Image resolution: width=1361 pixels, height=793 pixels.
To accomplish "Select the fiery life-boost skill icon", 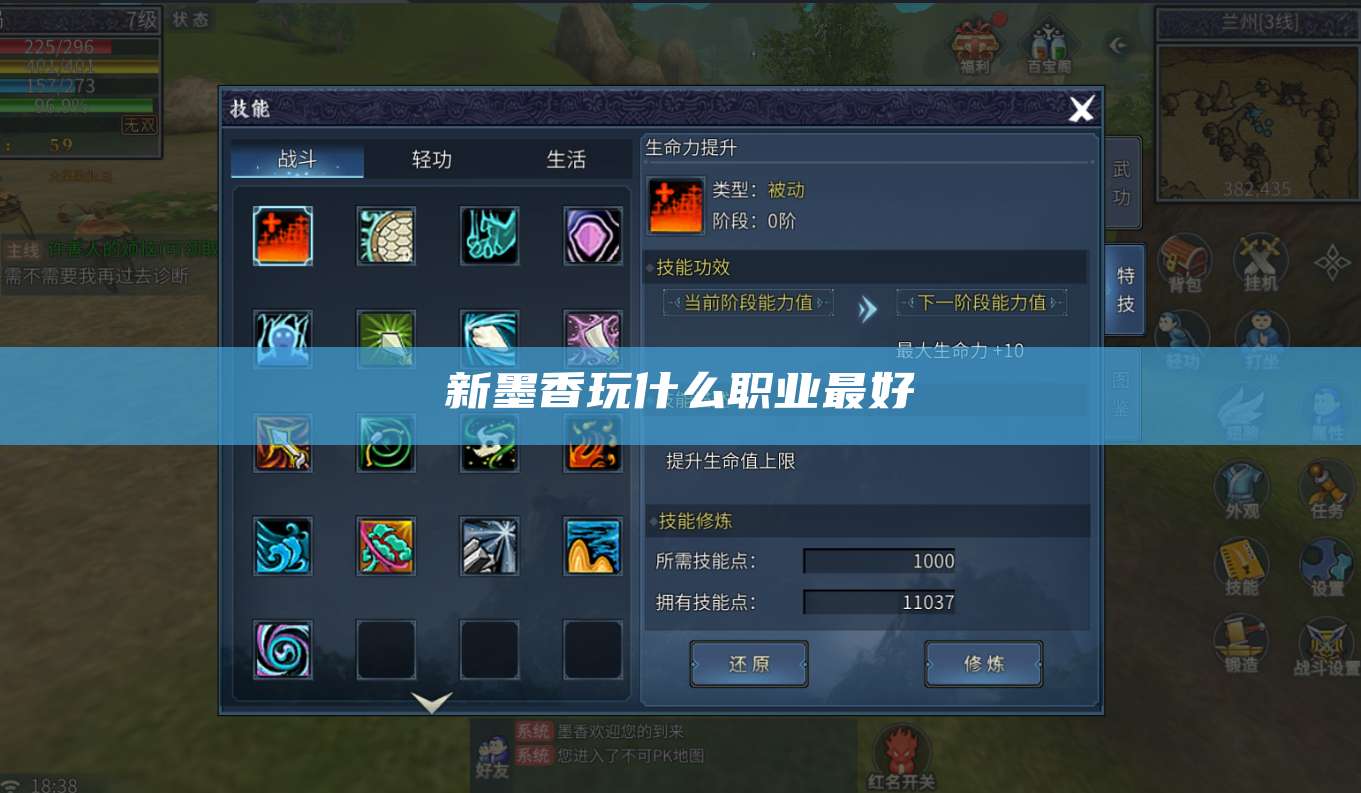I will [282, 236].
